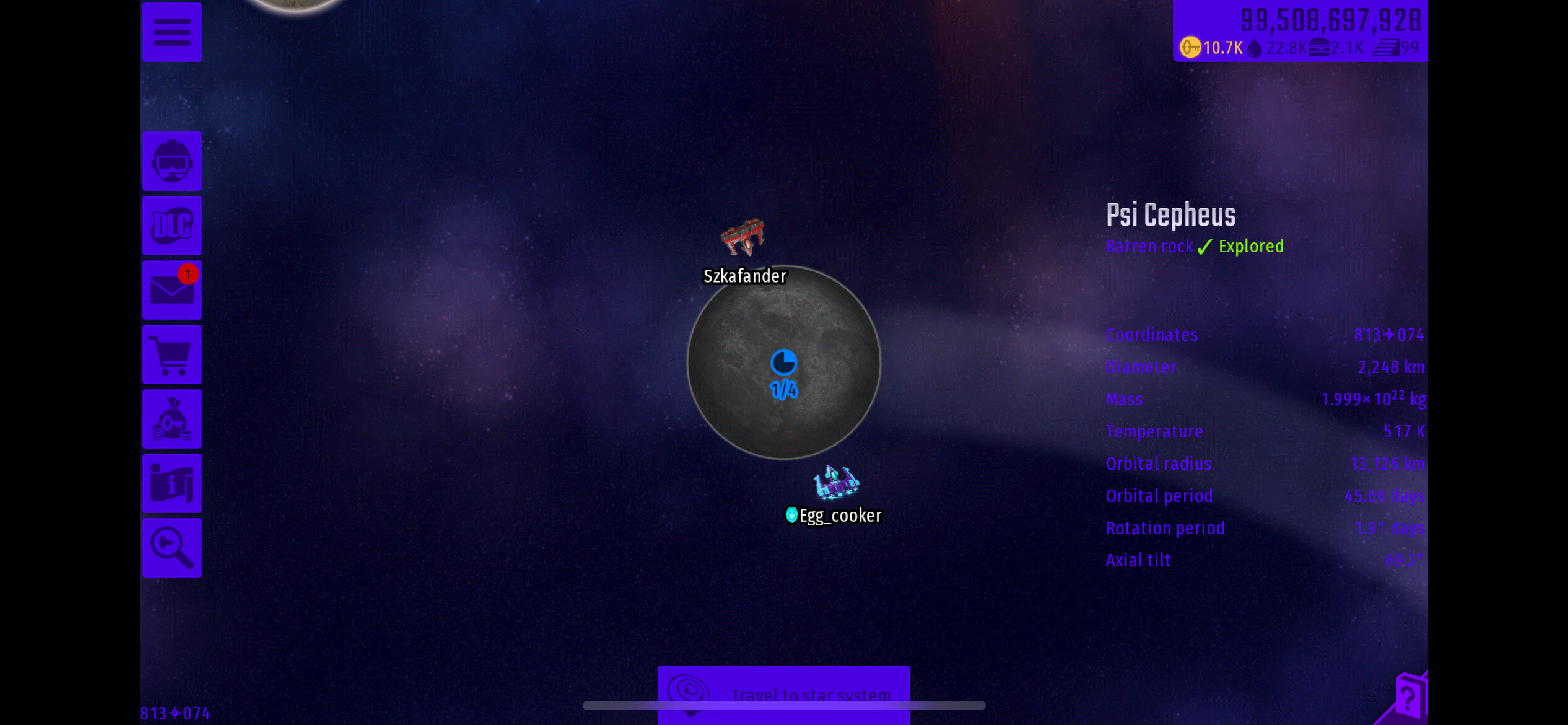Select the Egg_cooker ship
1568x725 pixels.
[x=835, y=482]
